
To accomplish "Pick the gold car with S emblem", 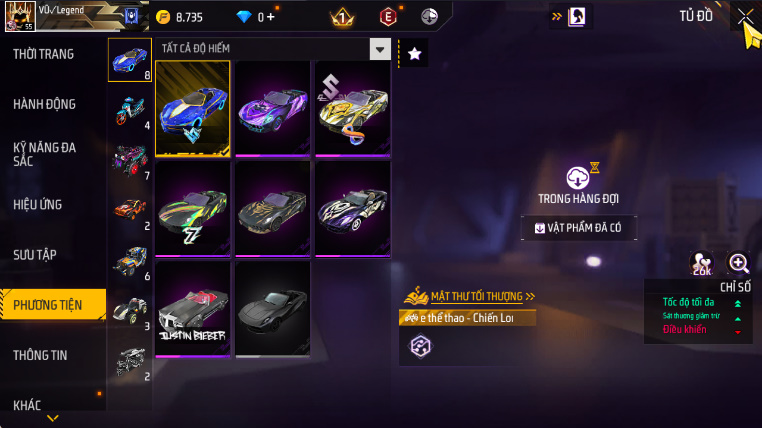I will point(352,107).
